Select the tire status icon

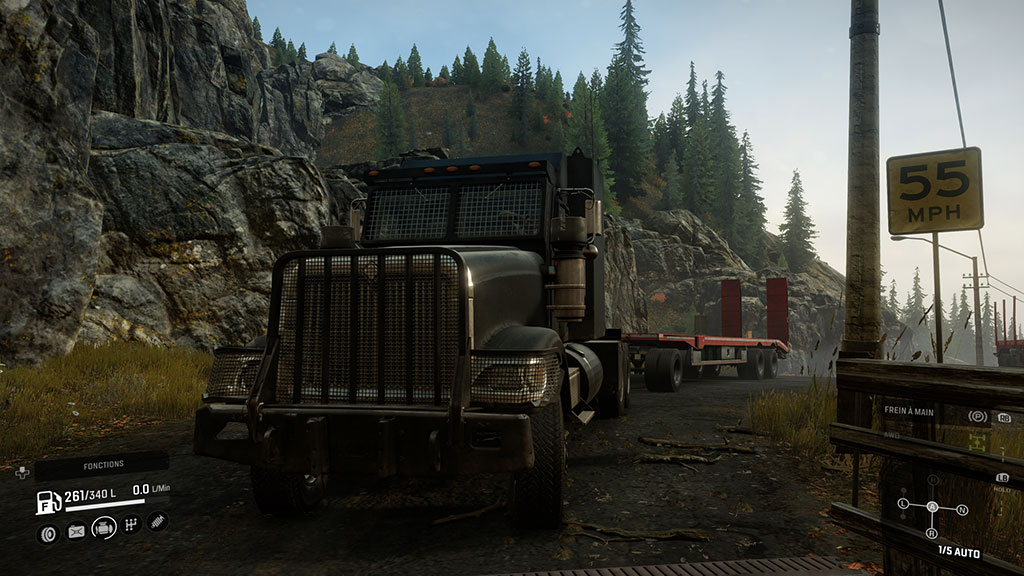coord(48,533)
